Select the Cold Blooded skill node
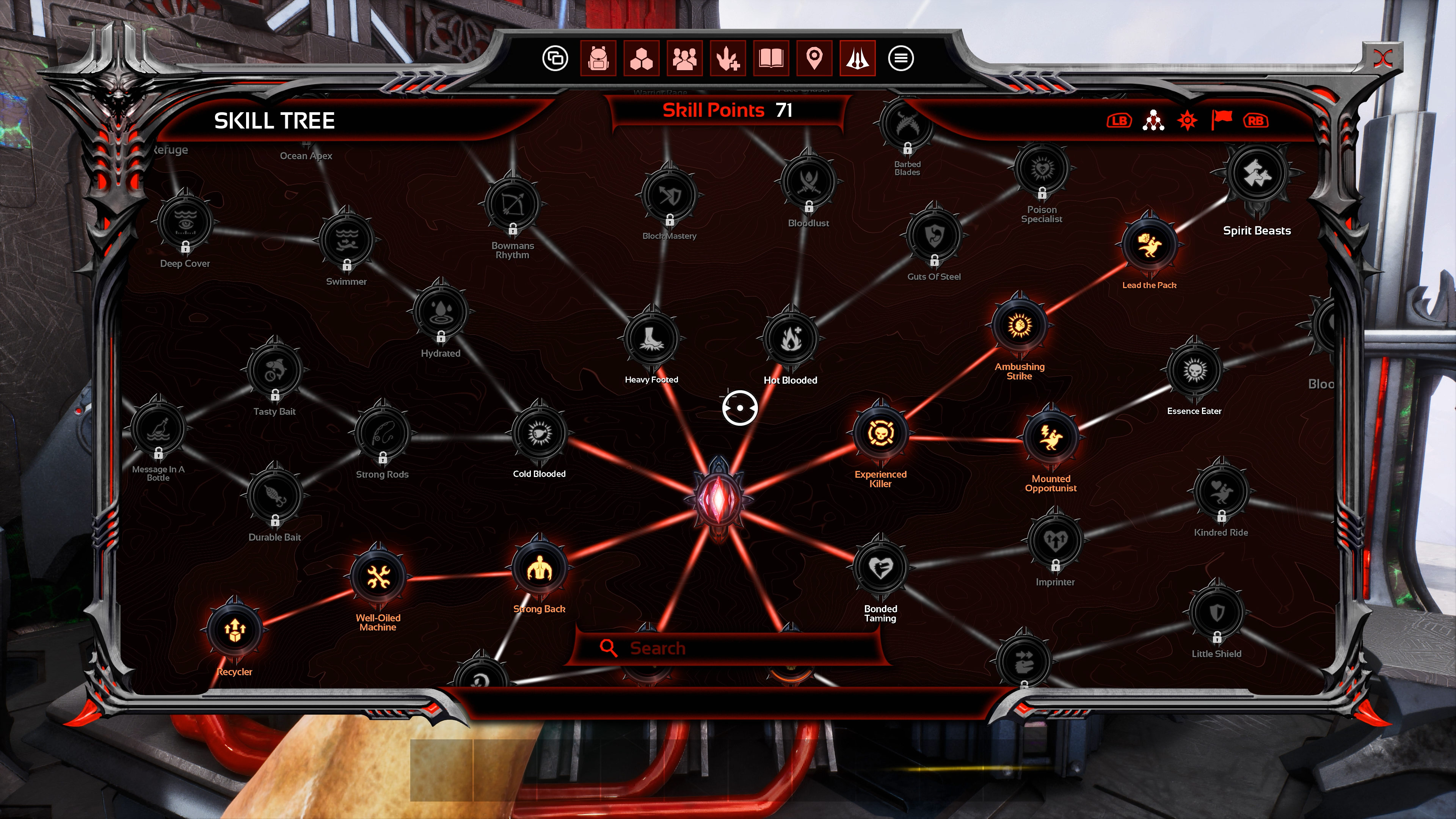Viewport: 1456px width, 819px height. pos(539,433)
